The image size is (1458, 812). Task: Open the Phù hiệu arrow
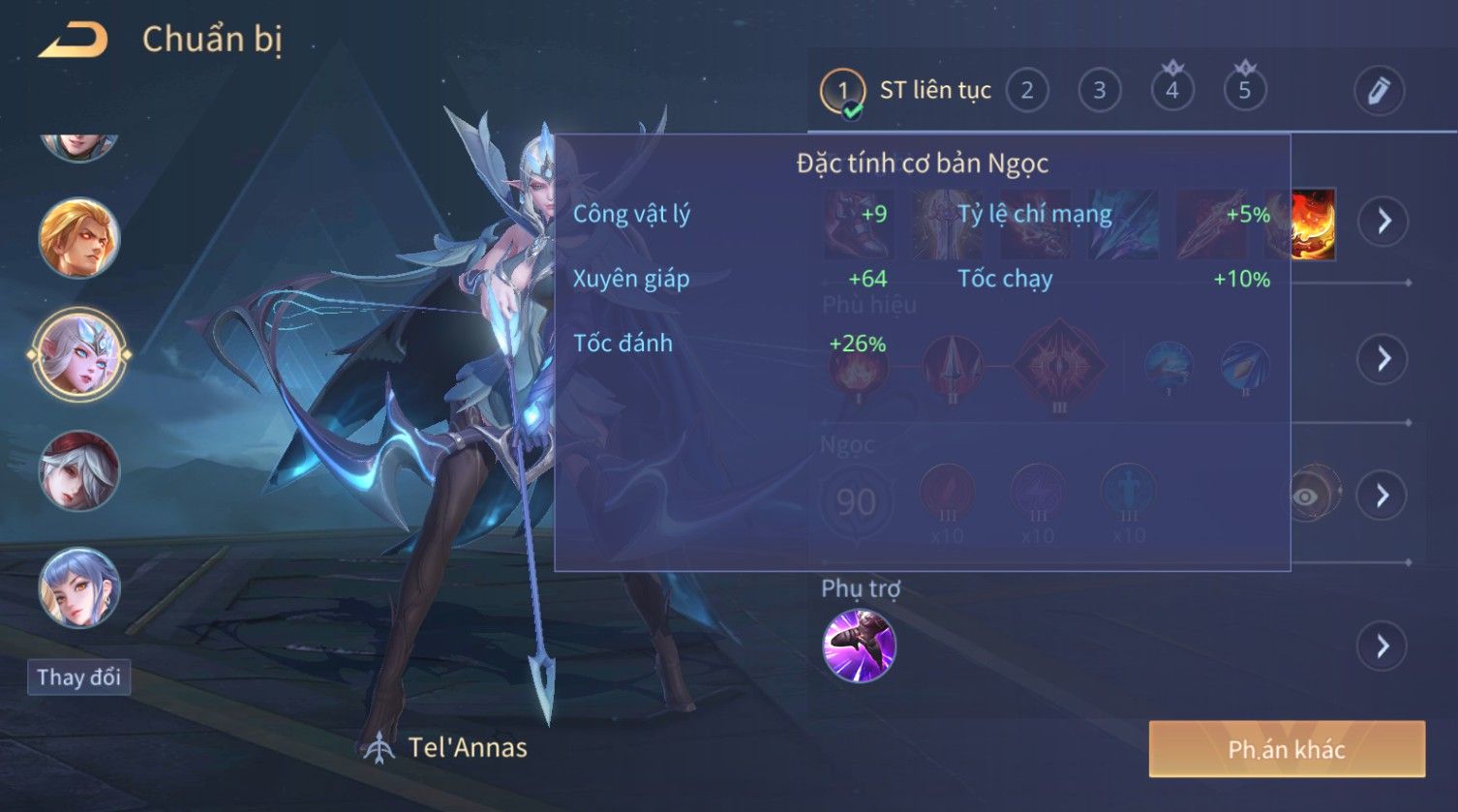1383,358
